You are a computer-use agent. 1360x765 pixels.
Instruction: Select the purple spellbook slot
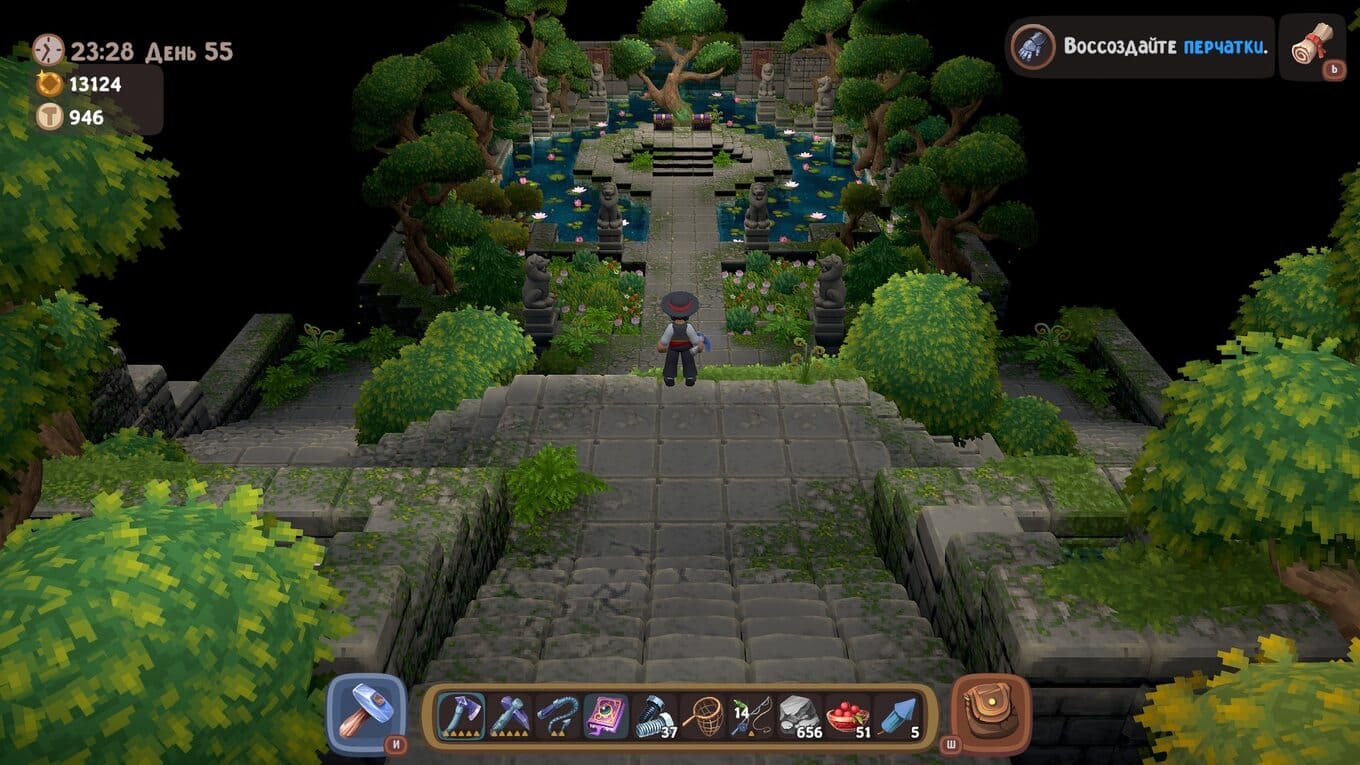pos(606,716)
